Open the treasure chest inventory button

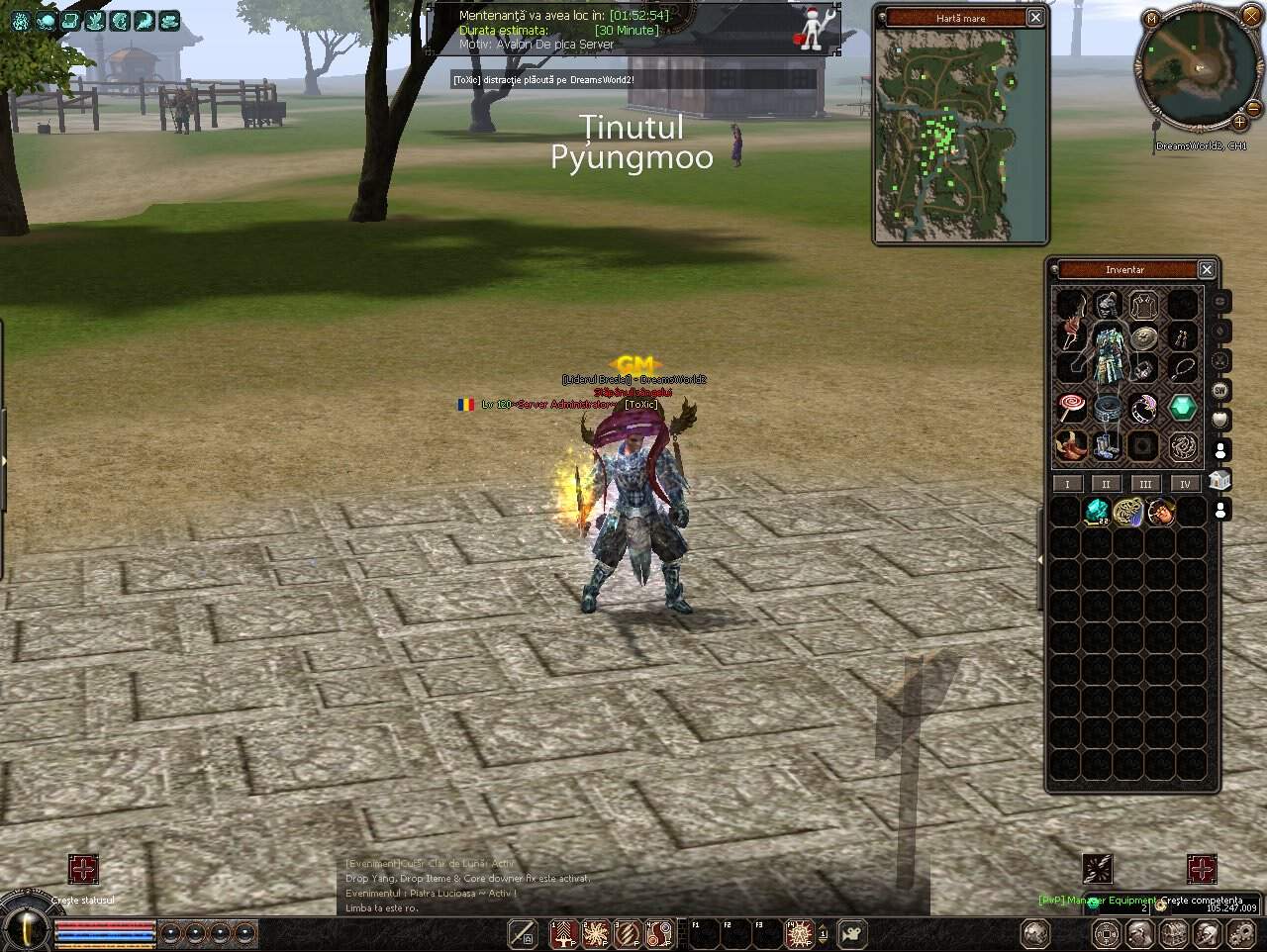(1173, 932)
